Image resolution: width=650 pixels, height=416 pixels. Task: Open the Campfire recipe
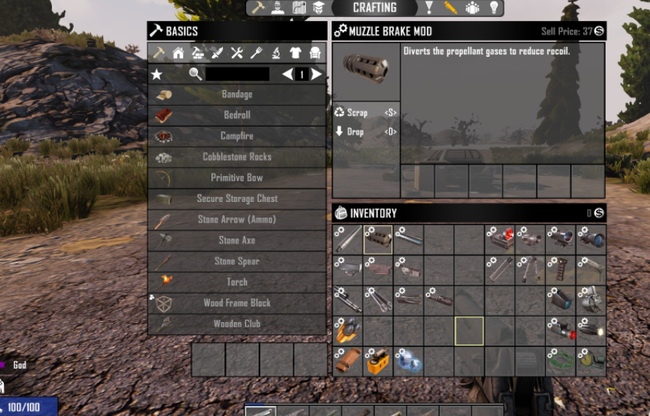click(x=237, y=136)
